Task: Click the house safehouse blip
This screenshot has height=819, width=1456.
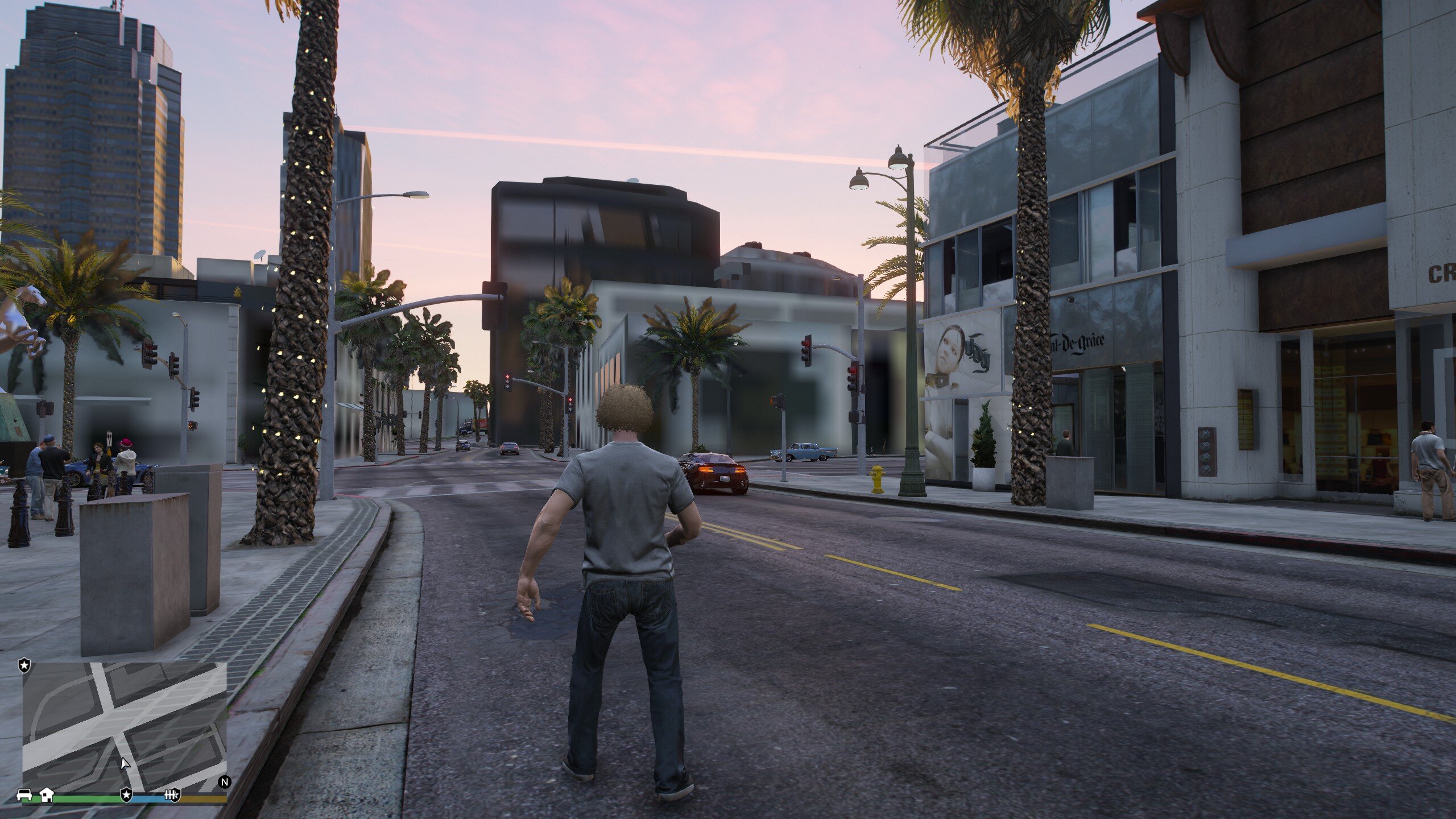Action: [46, 794]
